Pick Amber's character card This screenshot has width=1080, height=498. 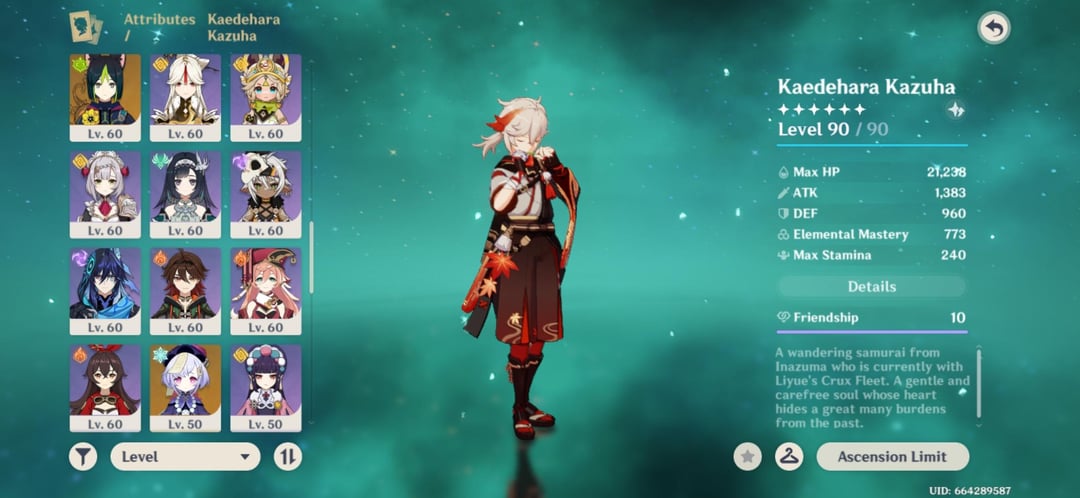[x=105, y=380]
